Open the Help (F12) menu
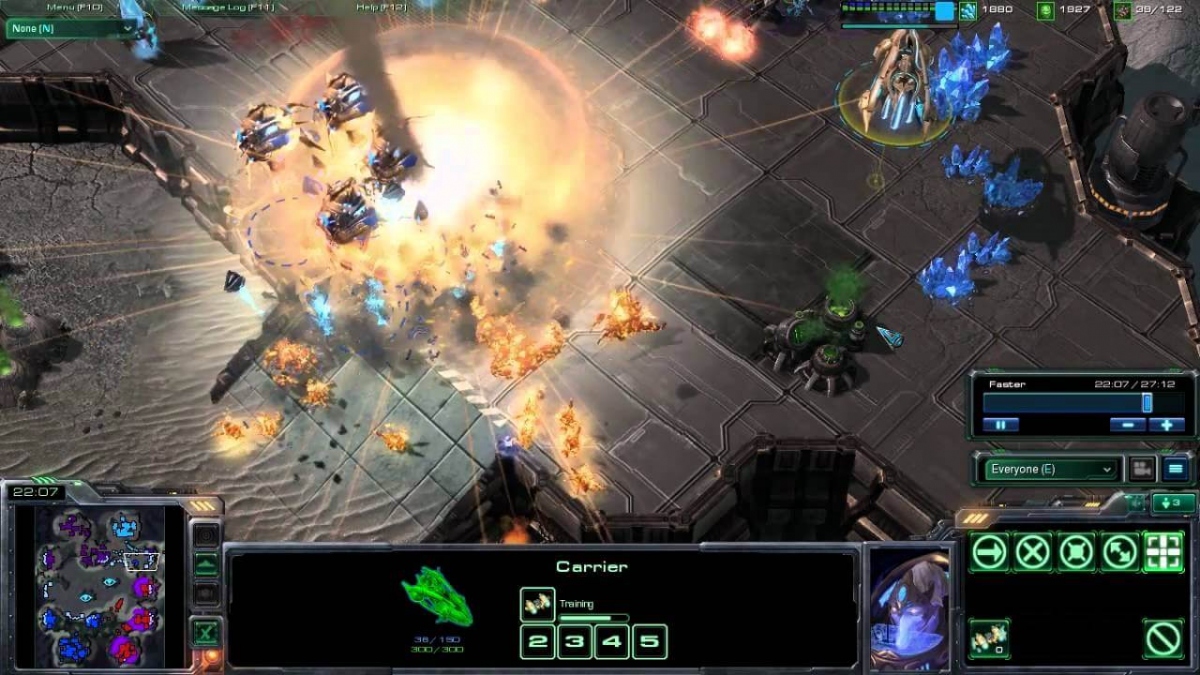 (x=380, y=7)
